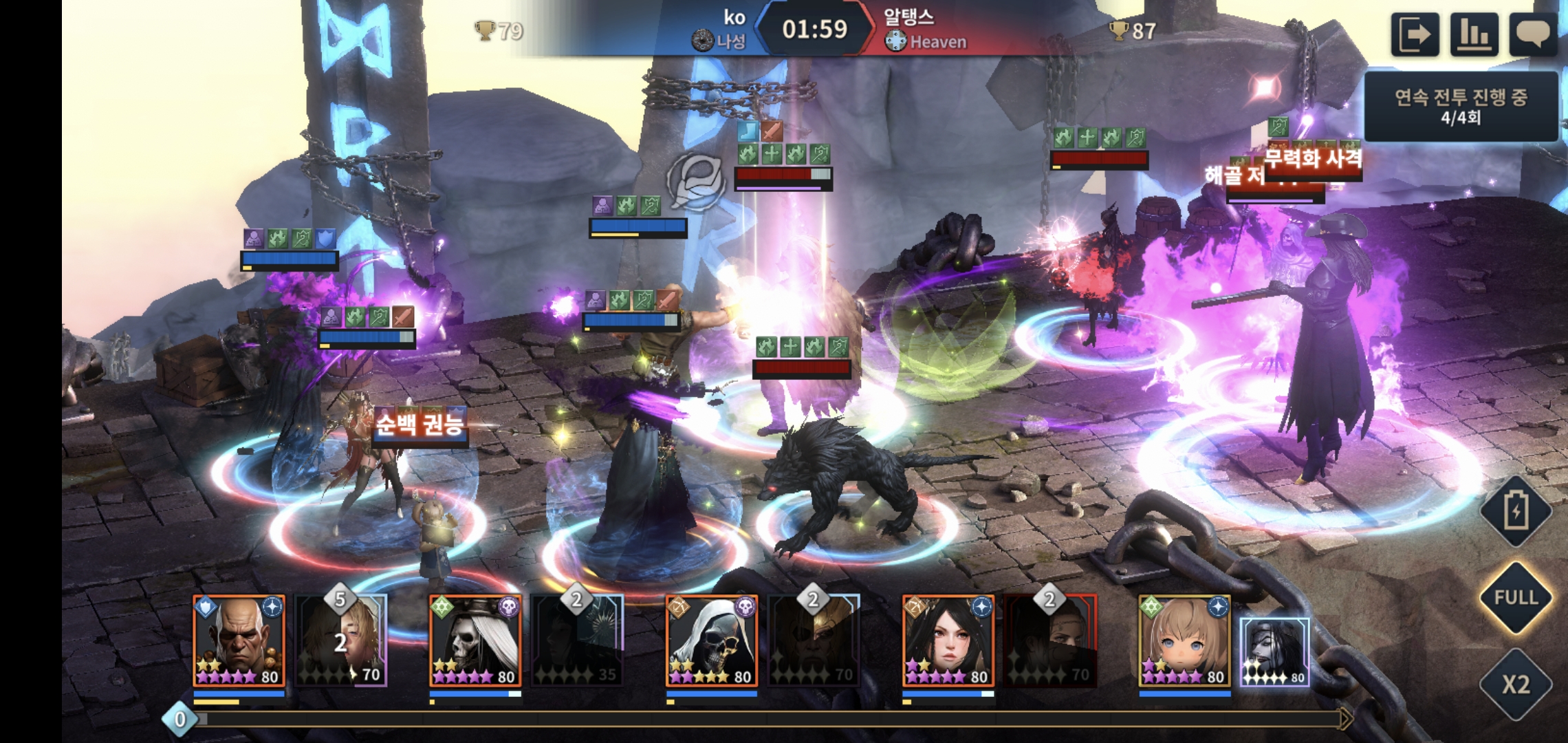Select the blonde girl hero portrait

1184,640
